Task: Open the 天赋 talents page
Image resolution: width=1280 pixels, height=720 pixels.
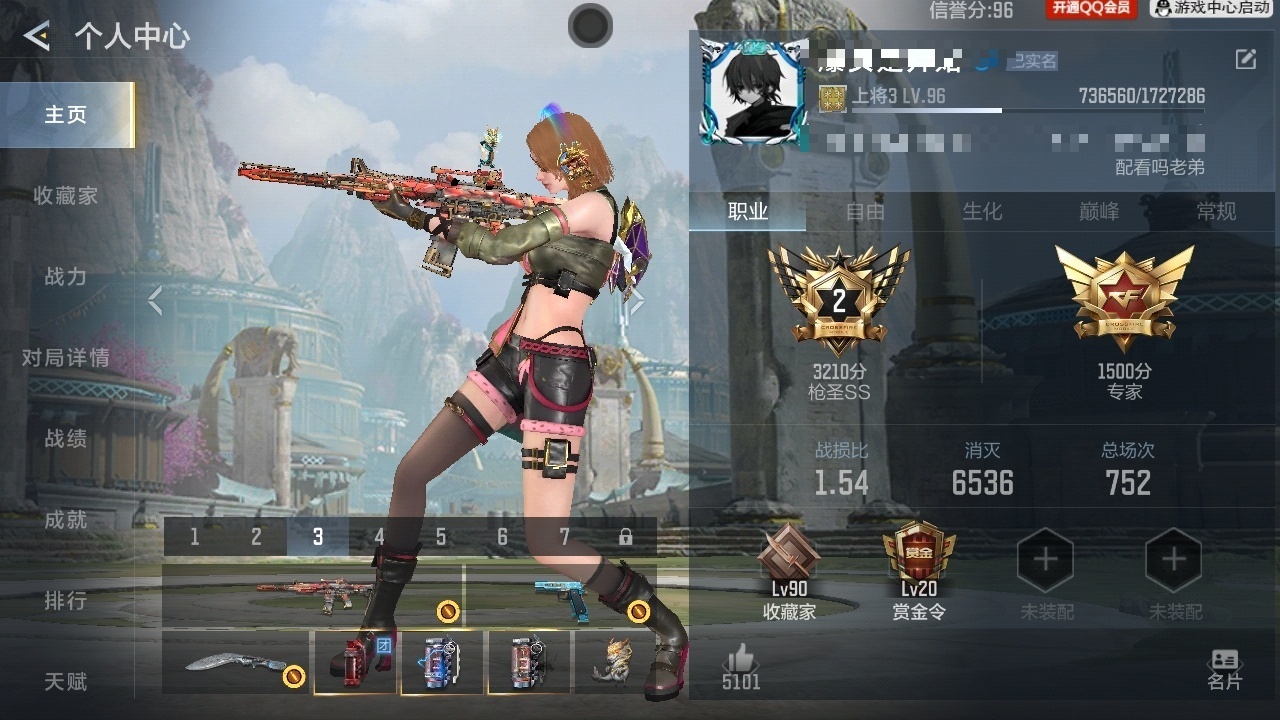Action: (66, 682)
